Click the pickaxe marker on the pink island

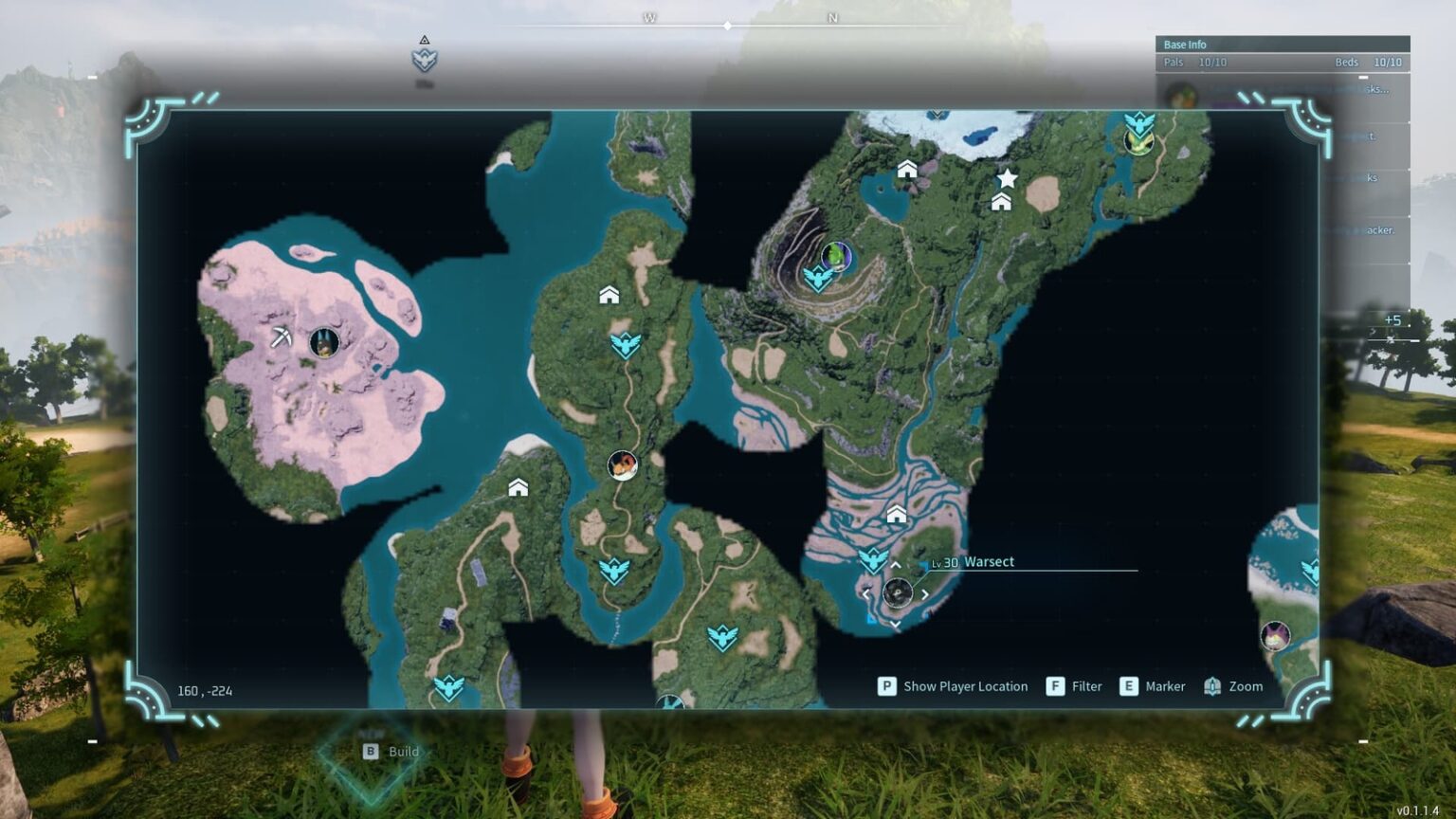(281, 337)
